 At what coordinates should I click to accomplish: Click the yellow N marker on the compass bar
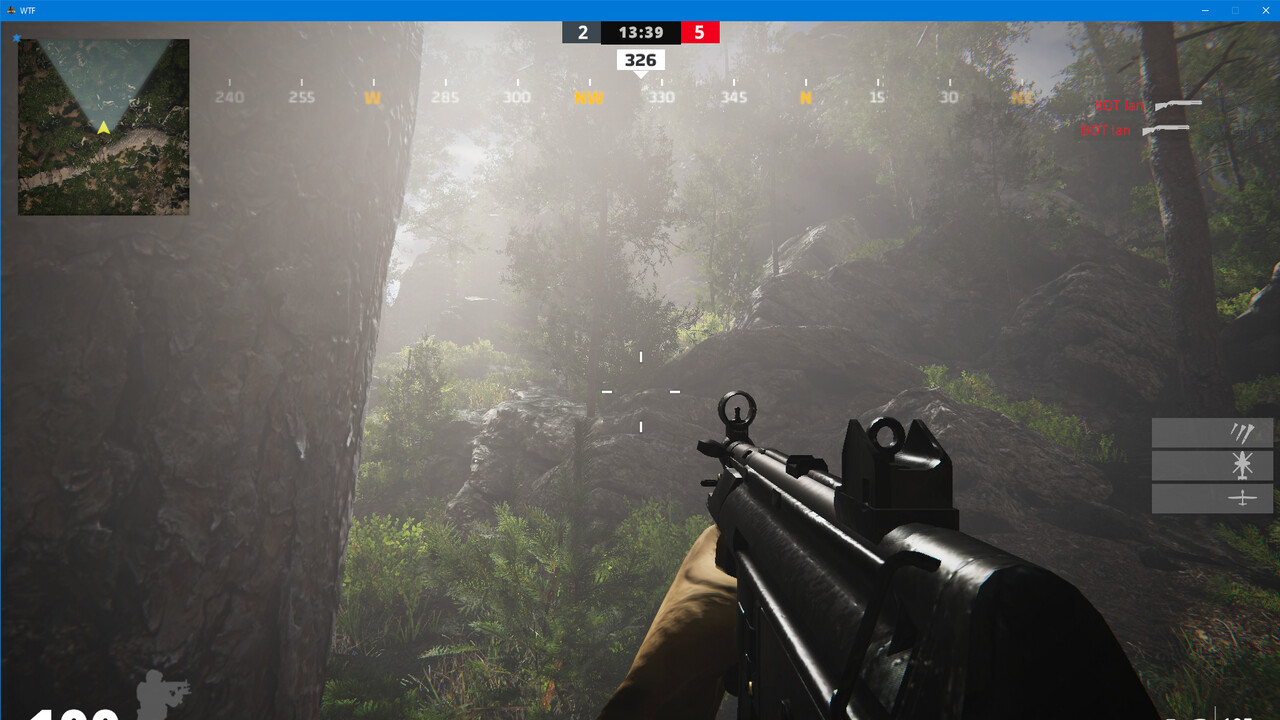(804, 97)
